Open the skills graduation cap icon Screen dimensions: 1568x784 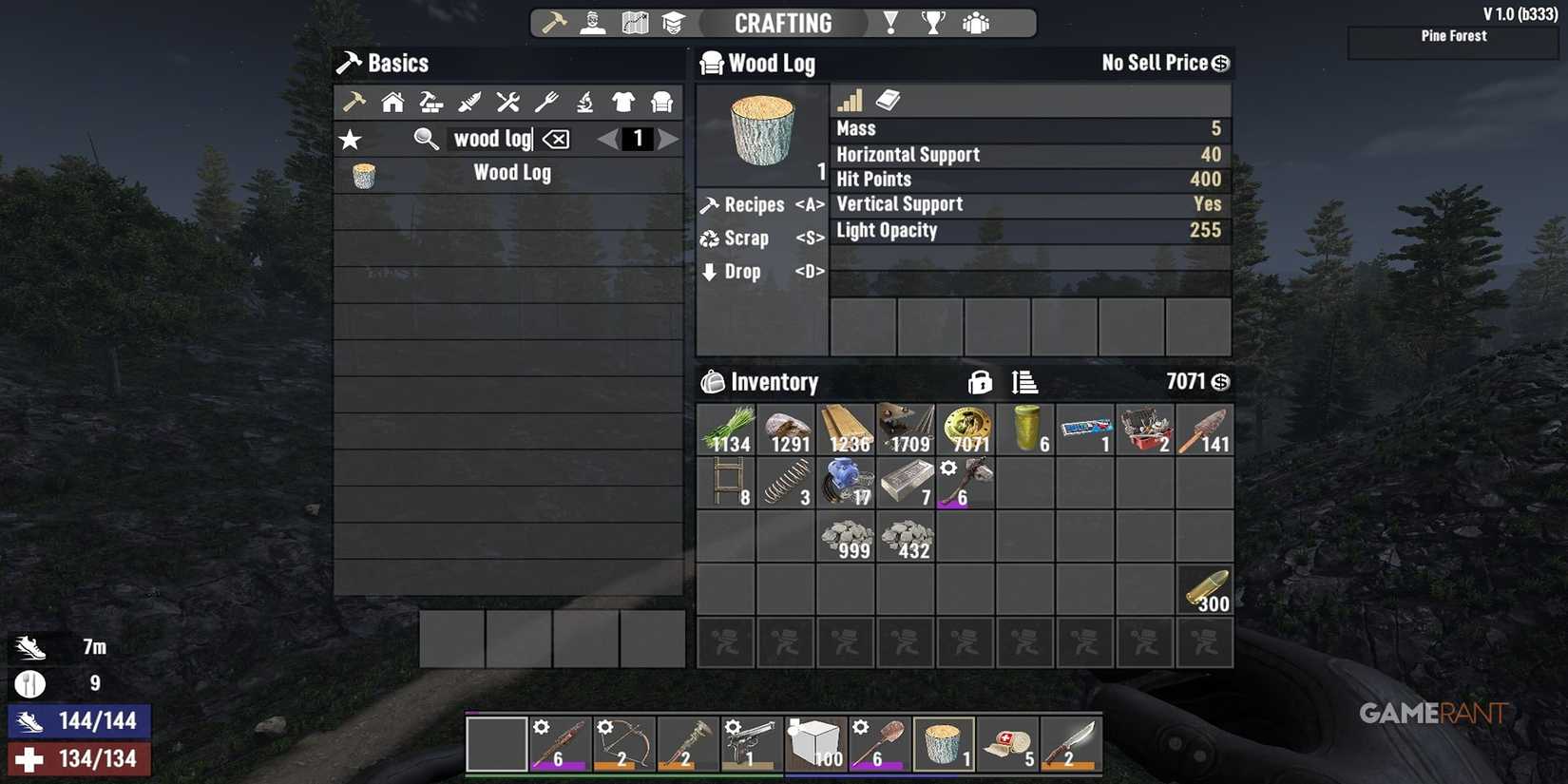tap(675, 22)
